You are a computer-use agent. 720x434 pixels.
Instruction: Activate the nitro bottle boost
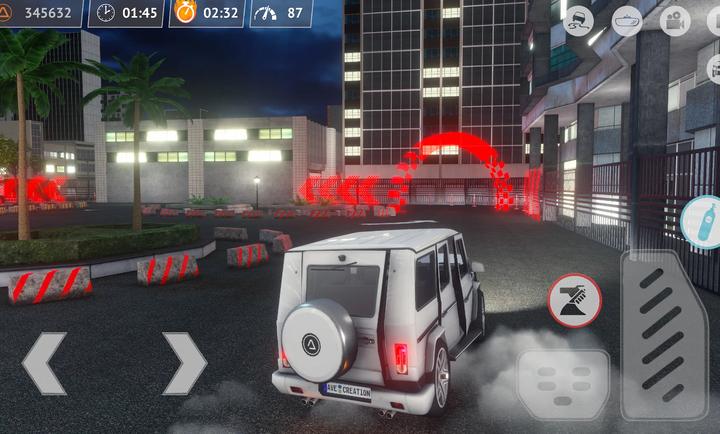click(703, 220)
